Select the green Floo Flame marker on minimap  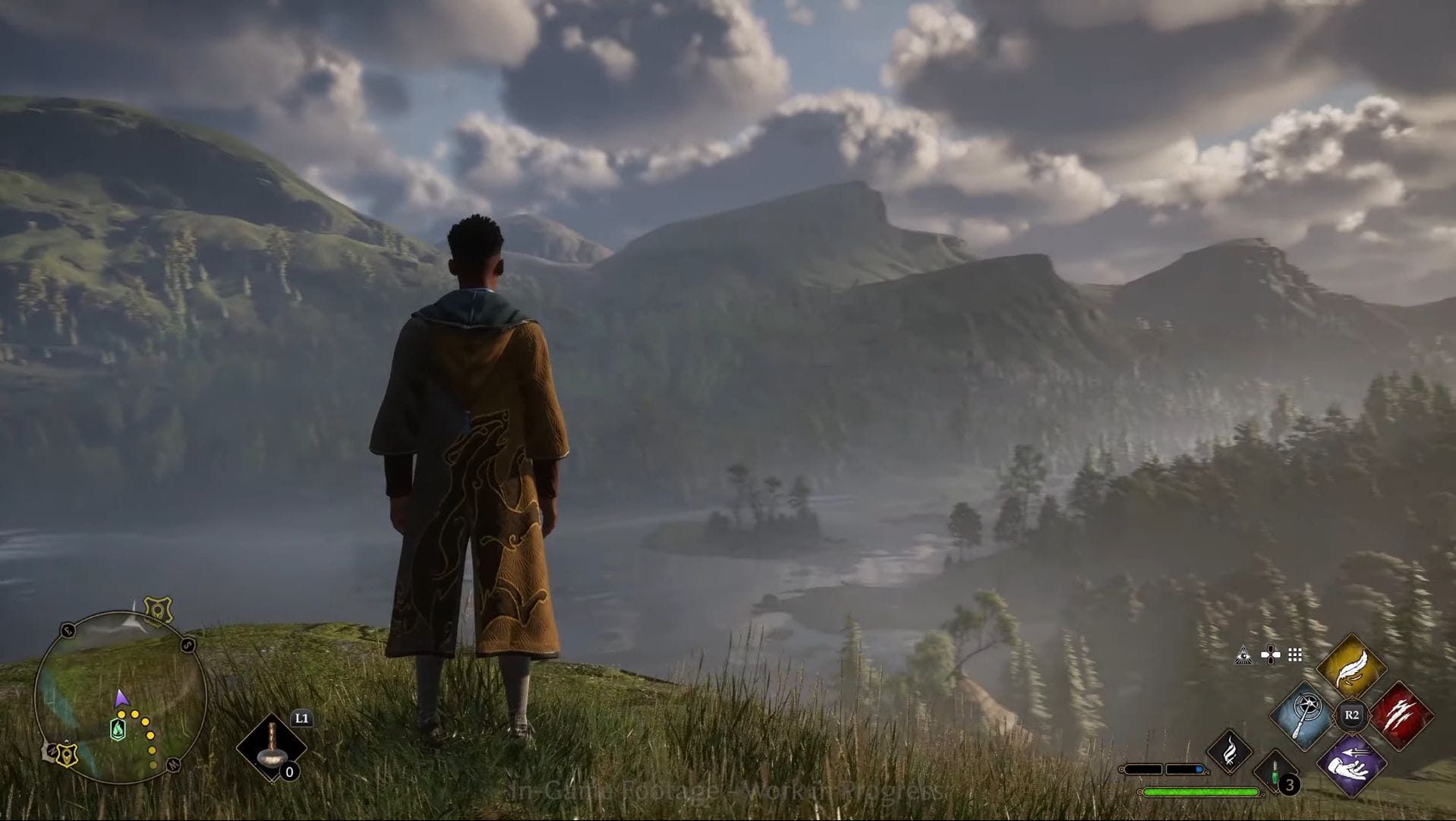pyautogui.click(x=118, y=730)
